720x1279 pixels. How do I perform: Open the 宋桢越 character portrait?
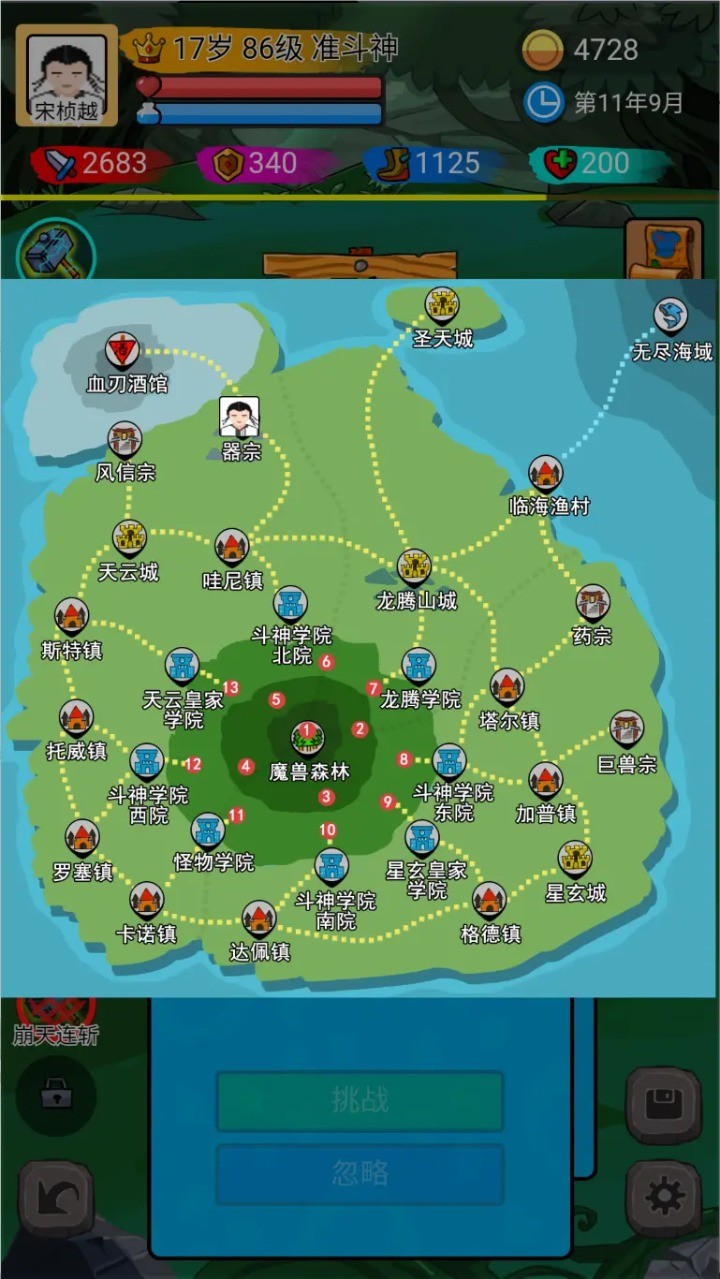pos(67,76)
